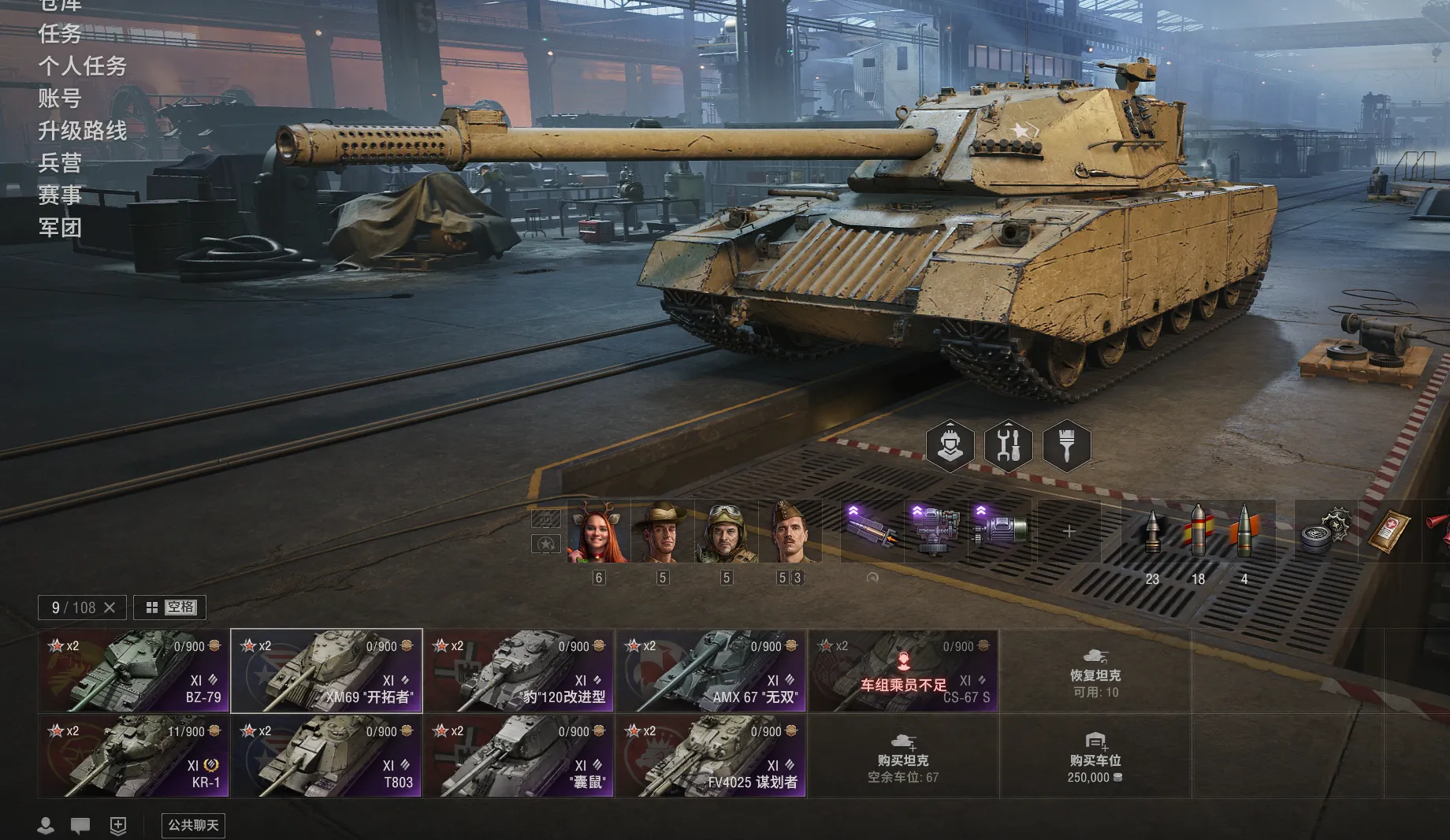This screenshot has width=1450, height=840.
Task: Select the BZ-79 tank tile
Action: (x=133, y=671)
